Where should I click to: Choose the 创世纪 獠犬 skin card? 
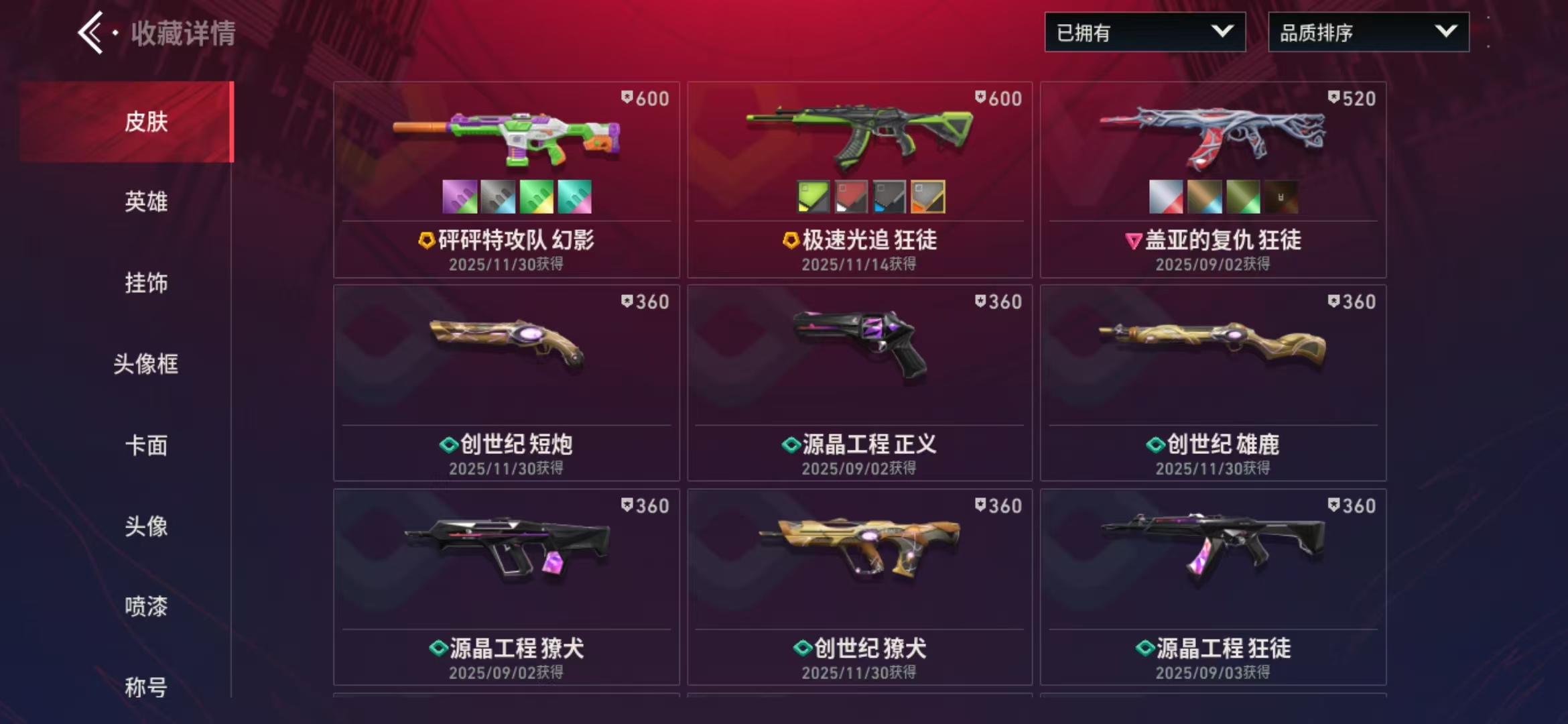[x=860, y=587]
